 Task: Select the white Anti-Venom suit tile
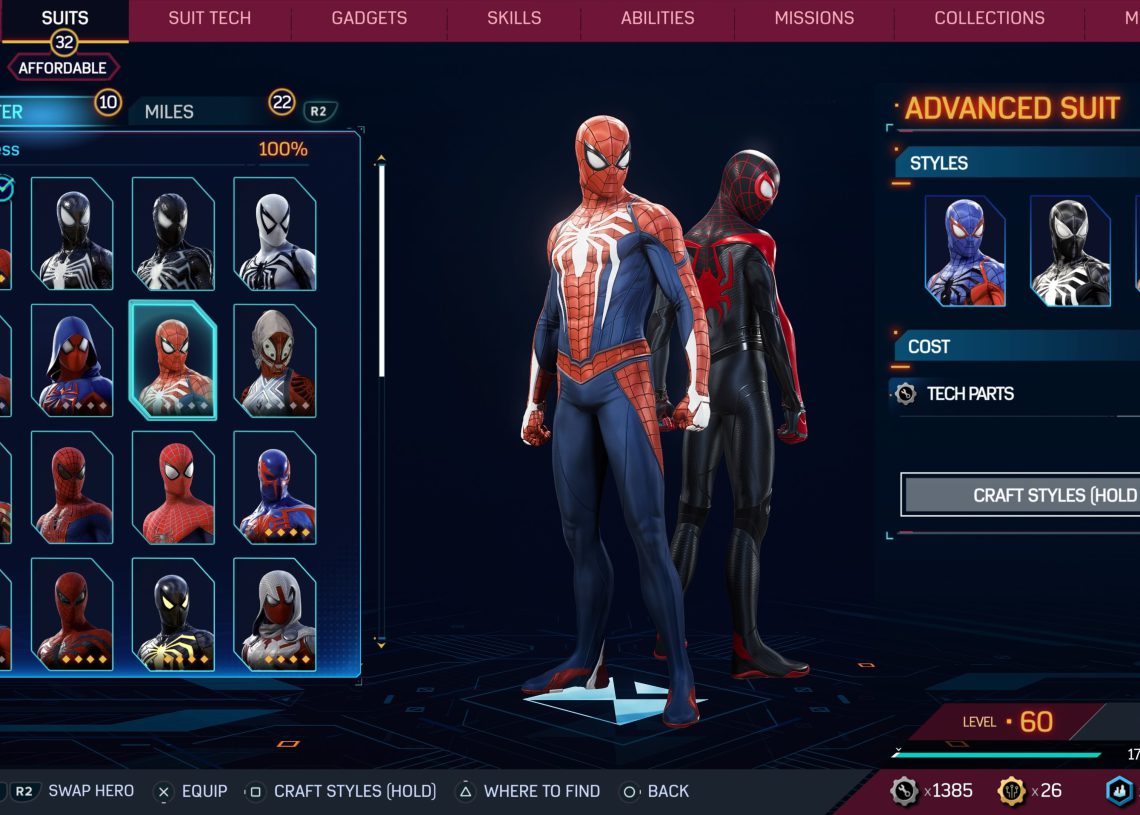274,234
